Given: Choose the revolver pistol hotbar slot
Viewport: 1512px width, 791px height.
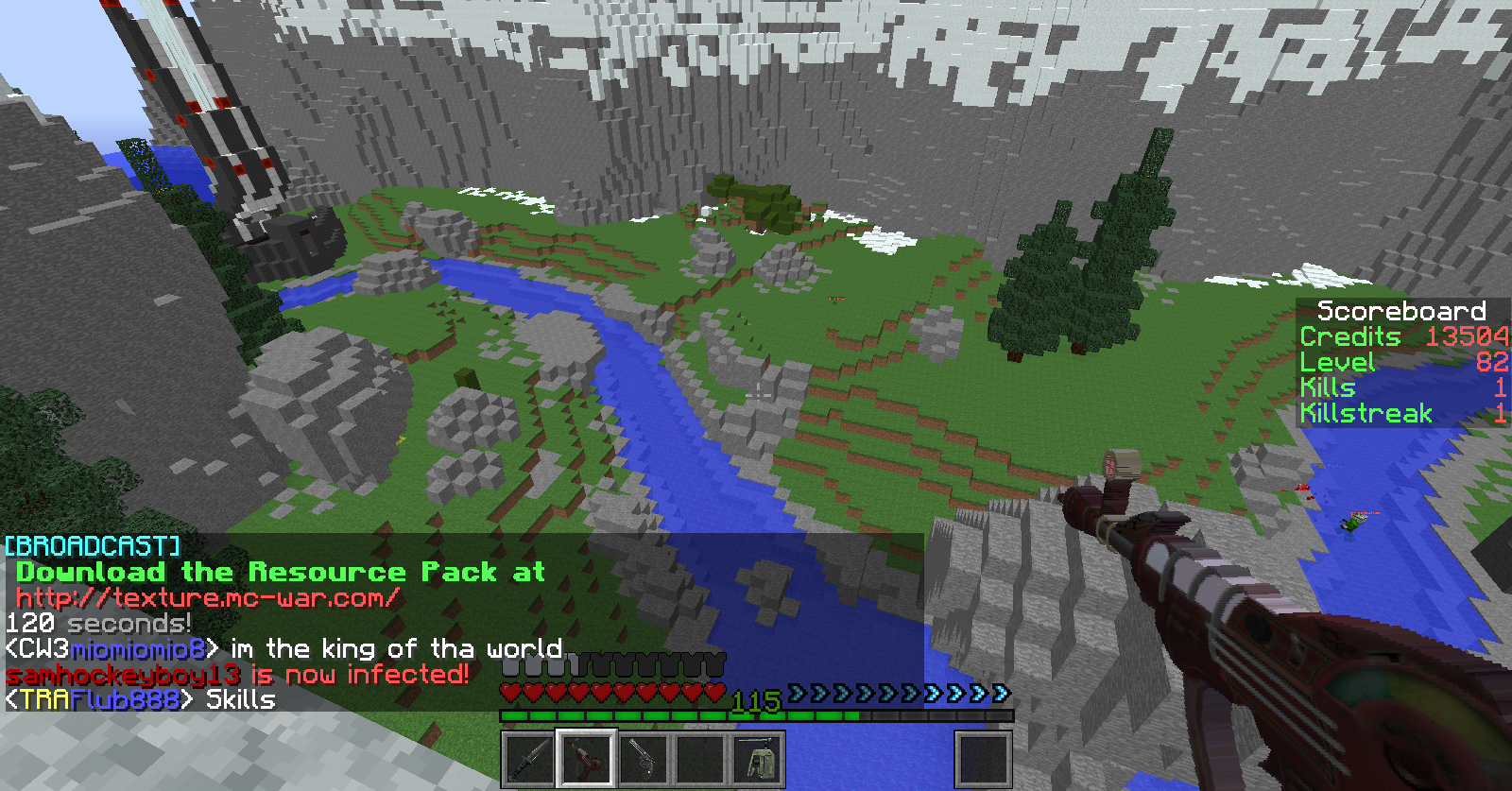Looking at the screenshot, I should click(643, 758).
